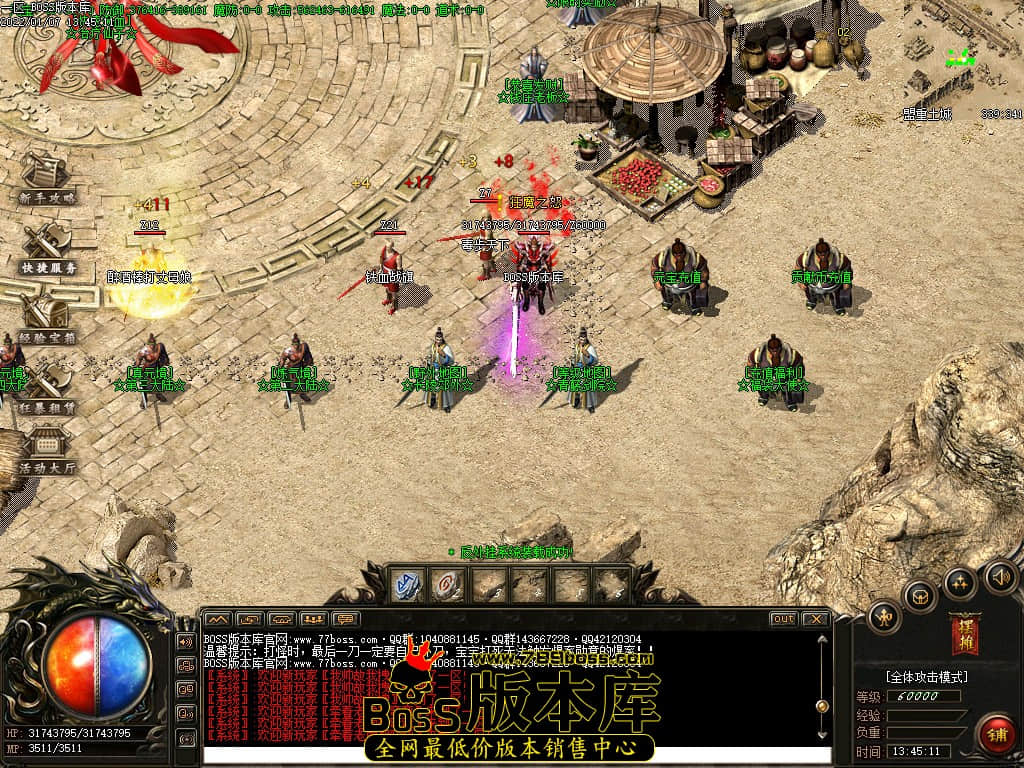The image size is (1024, 768).
Task: Select the mountain-icon chat channel tab
Action: [x=217, y=619]
